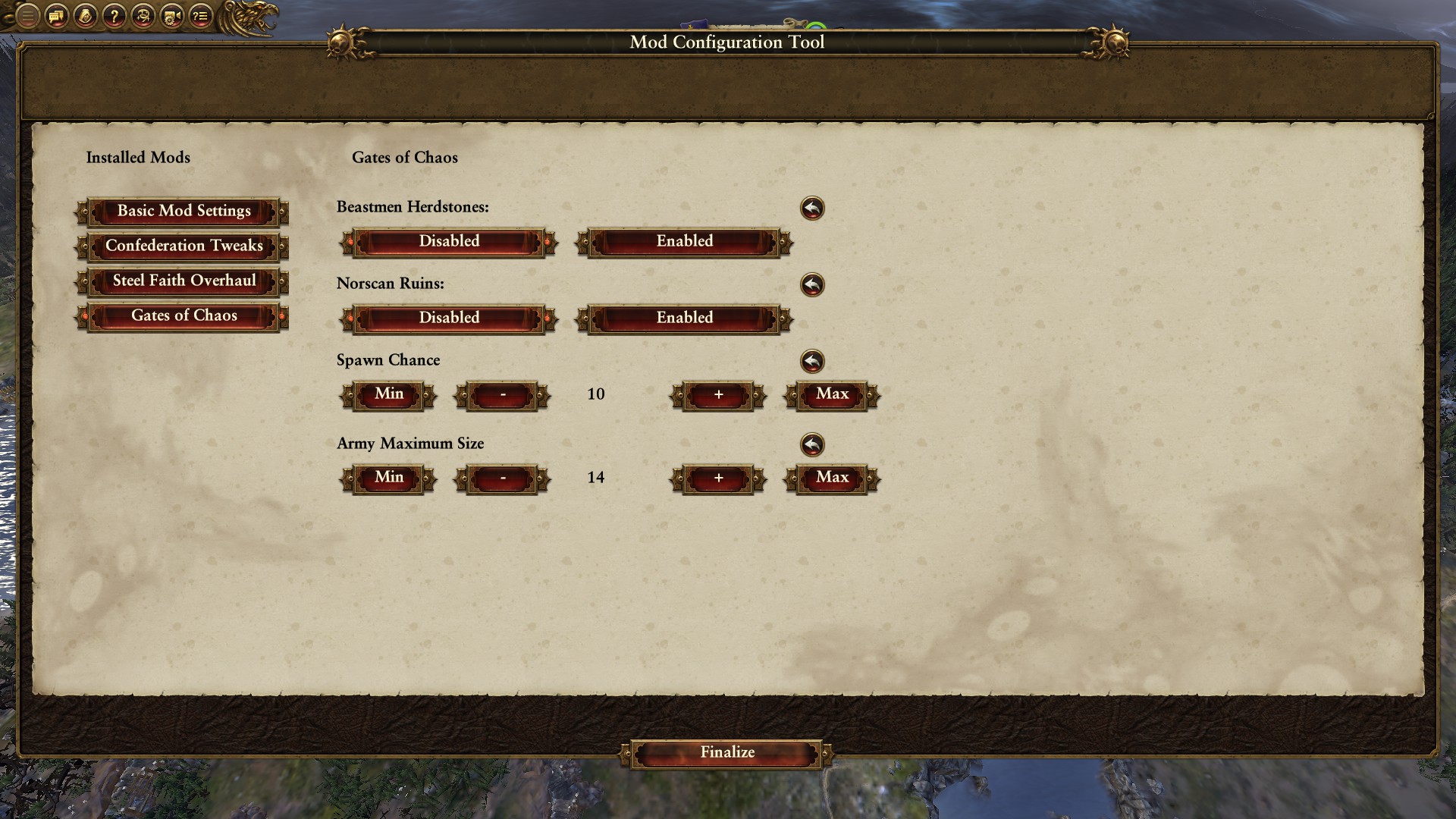Viewport: 1456px width, 819px height.
Task: Select Steel Faith Overhaul mod
Action: pyautogui.click(x=183, y=281)
